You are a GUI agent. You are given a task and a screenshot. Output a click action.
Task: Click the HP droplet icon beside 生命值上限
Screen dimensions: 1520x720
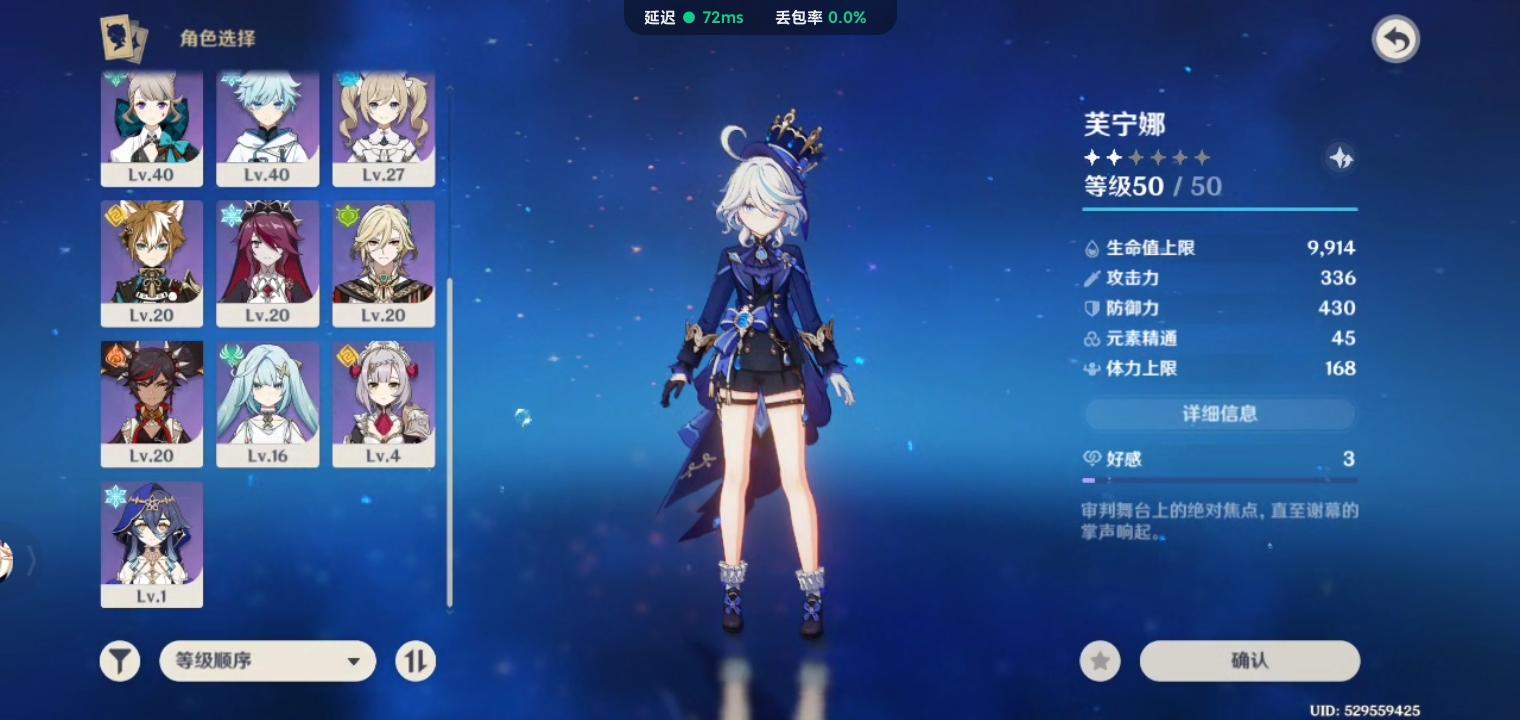coord(1092,248)
